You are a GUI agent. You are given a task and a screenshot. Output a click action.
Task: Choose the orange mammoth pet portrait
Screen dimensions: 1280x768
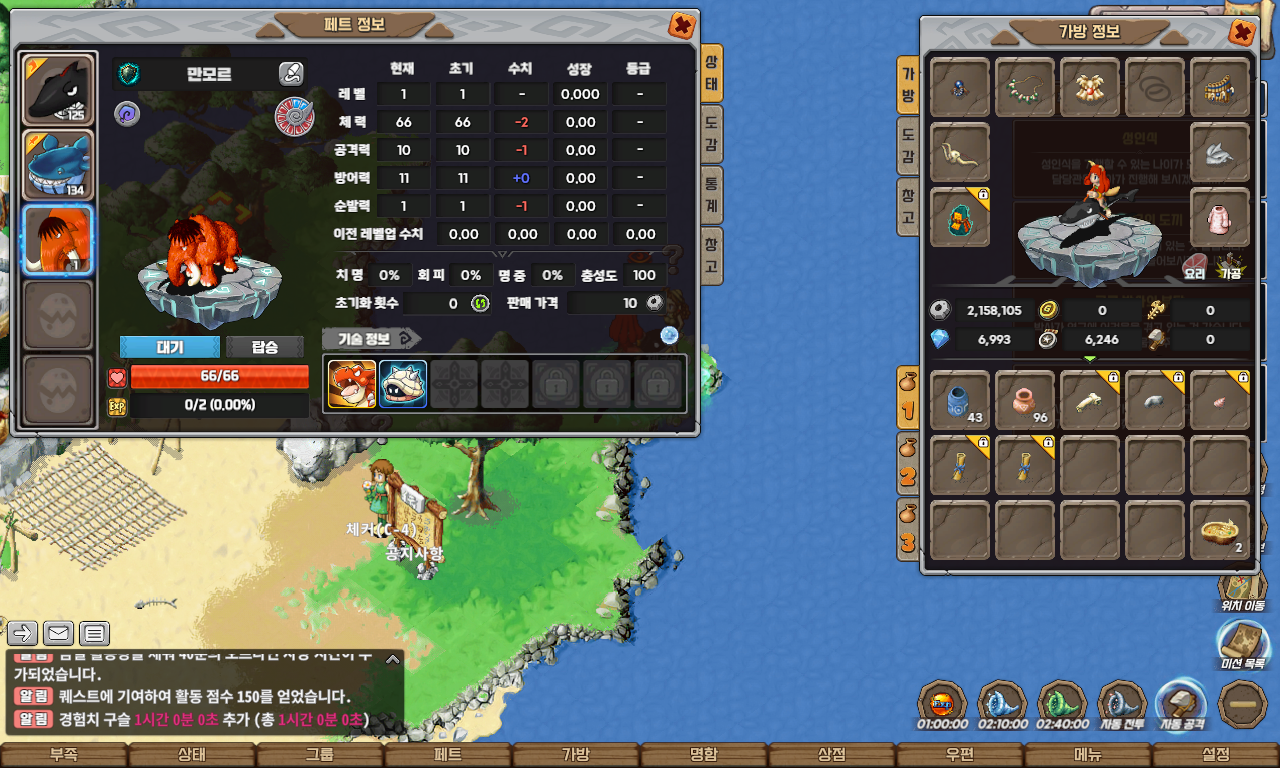pos(58,240)
